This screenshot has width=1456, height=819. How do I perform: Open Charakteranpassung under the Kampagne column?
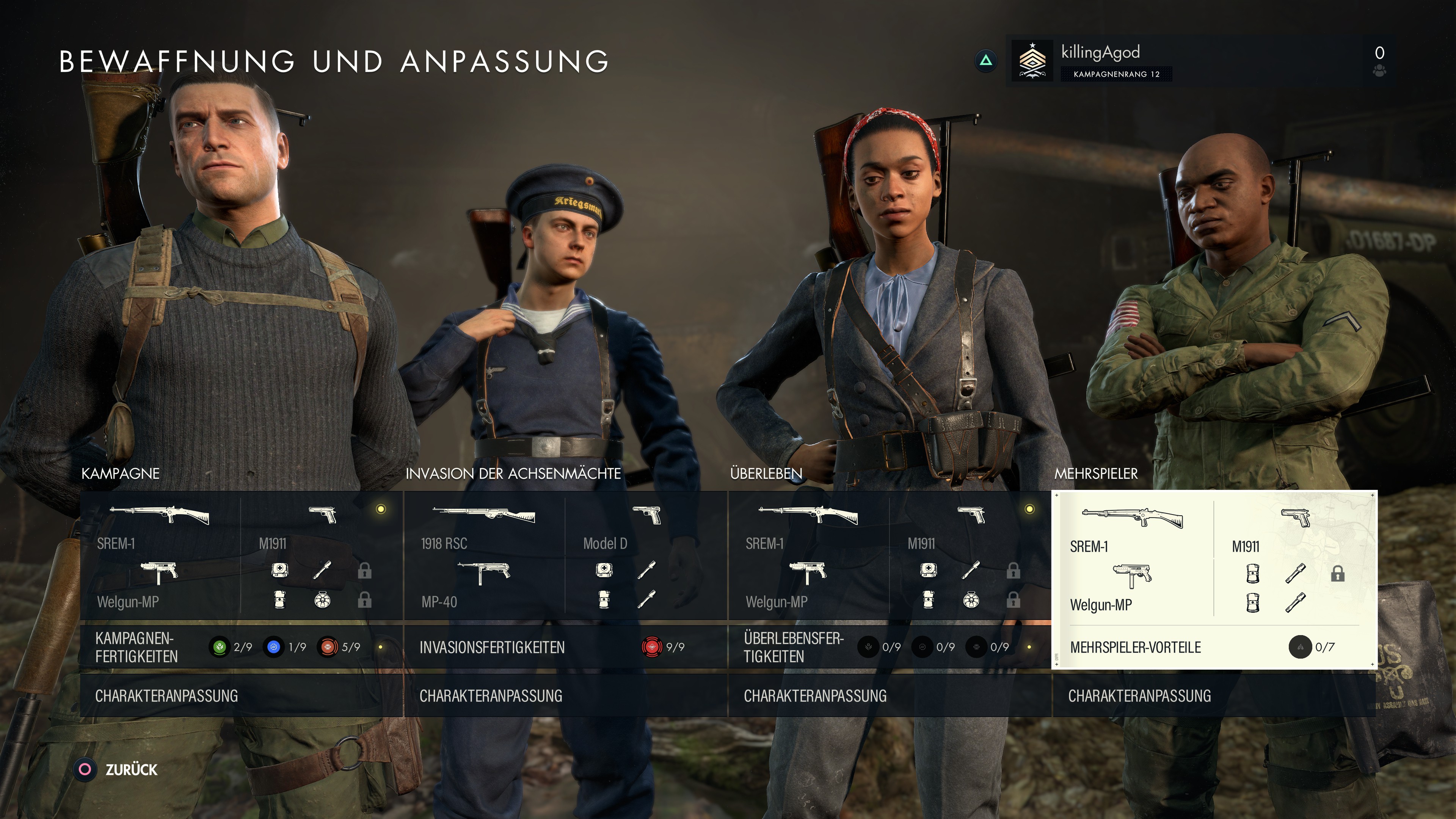pyautogui.click(x=242, y=696)
